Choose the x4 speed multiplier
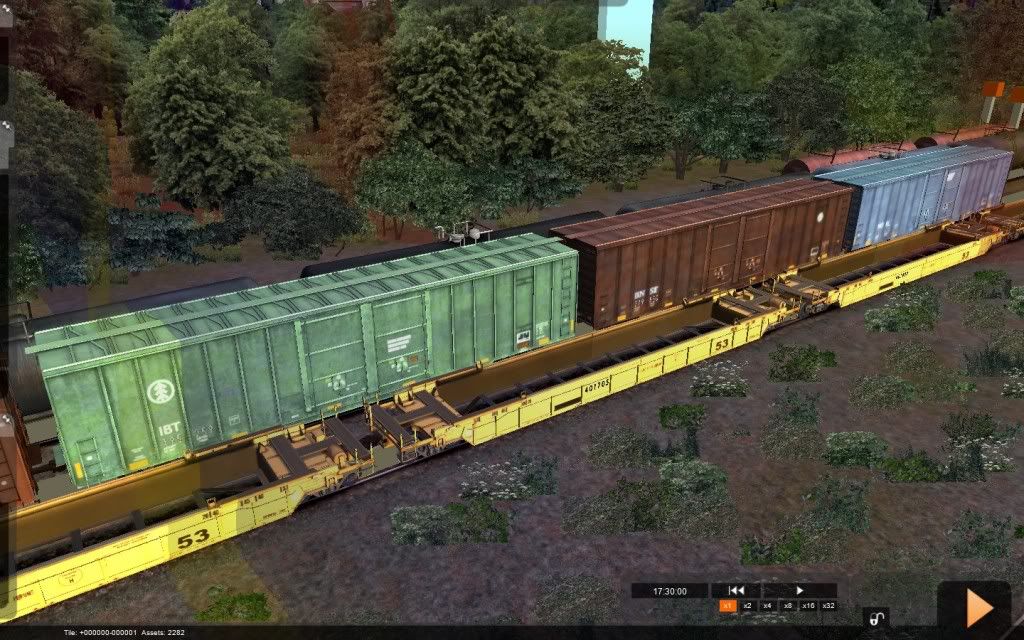The height and width of the screenshot is (640, 1024). [x=767, y=606]
